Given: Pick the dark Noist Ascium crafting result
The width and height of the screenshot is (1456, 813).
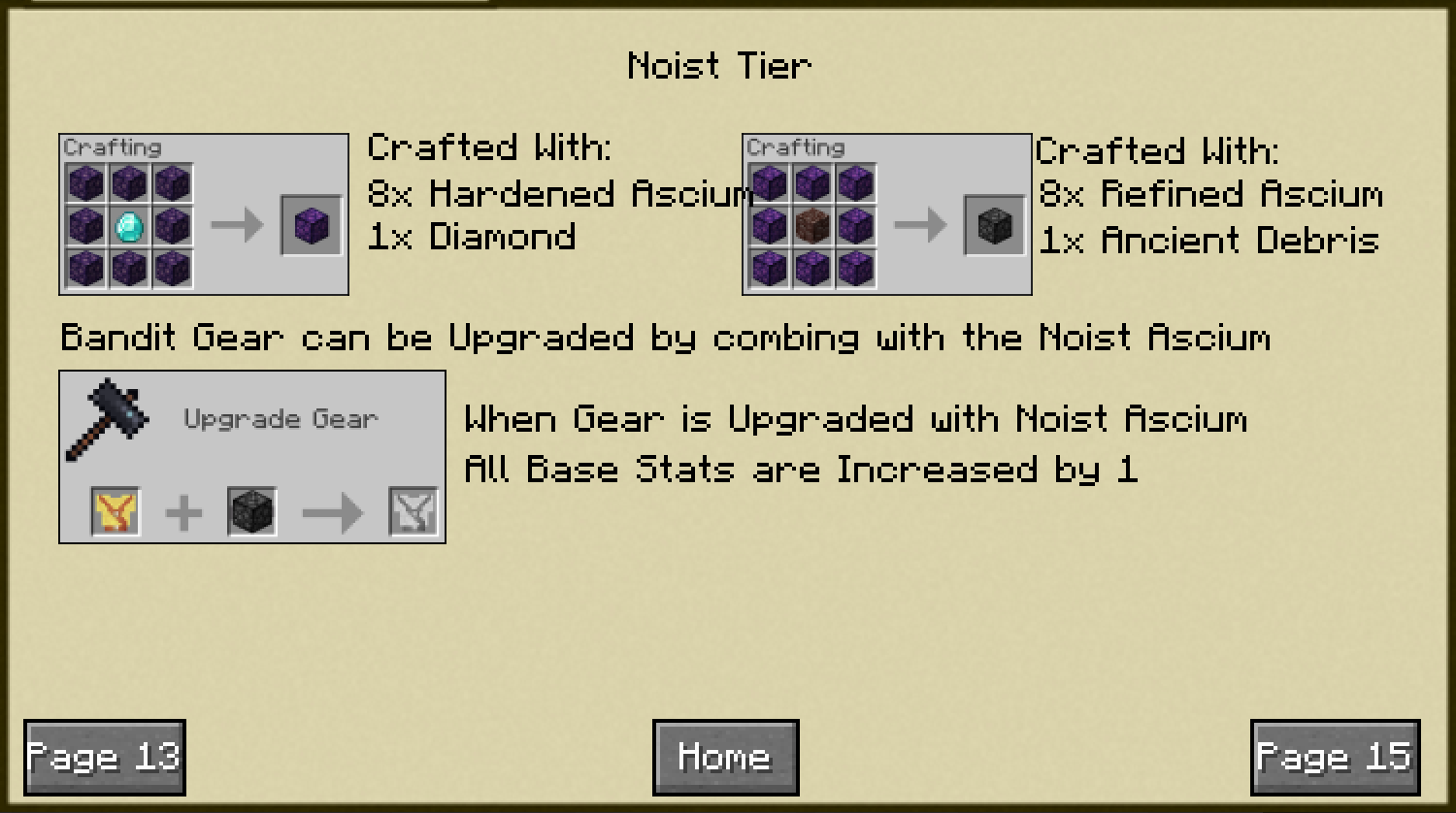Looking at the screenshot, I should pos(995,226).
